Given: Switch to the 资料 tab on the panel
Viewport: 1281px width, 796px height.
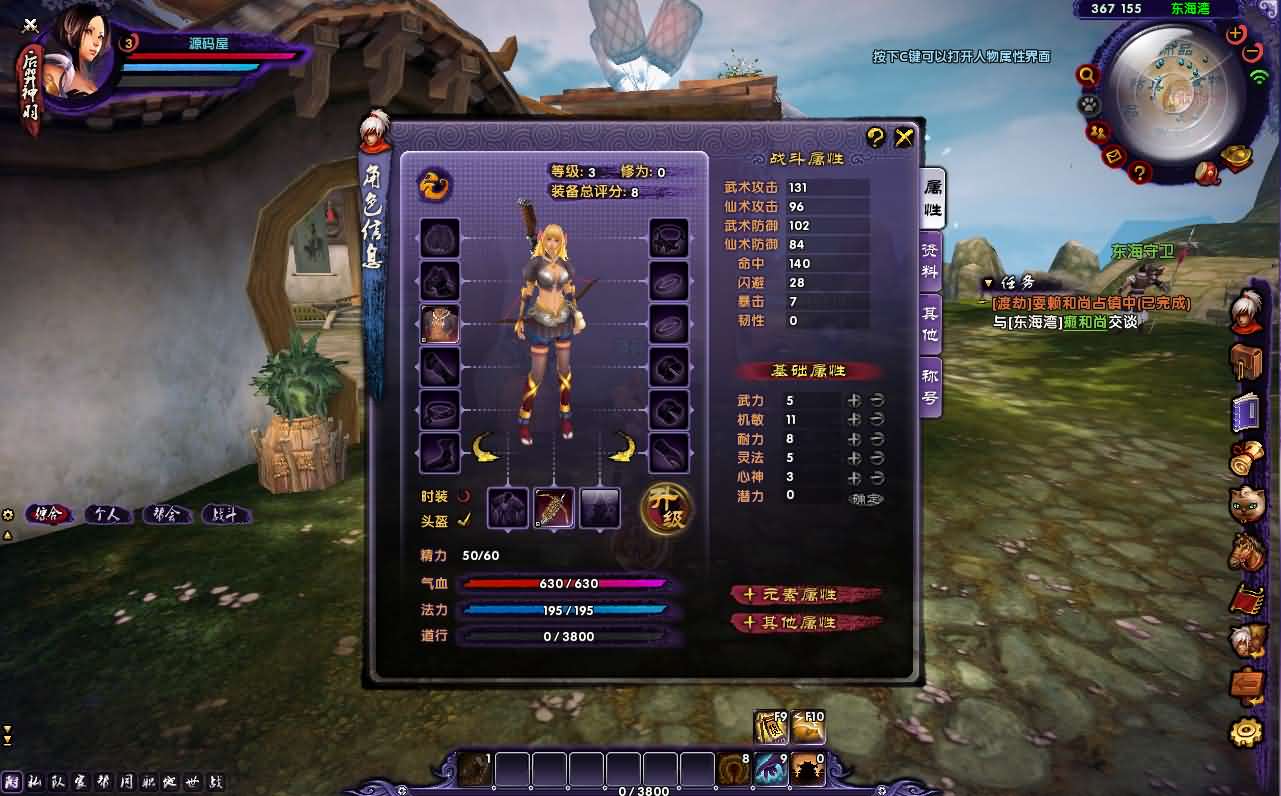Looking at the screenshot, I should click(x=927, y=260).
